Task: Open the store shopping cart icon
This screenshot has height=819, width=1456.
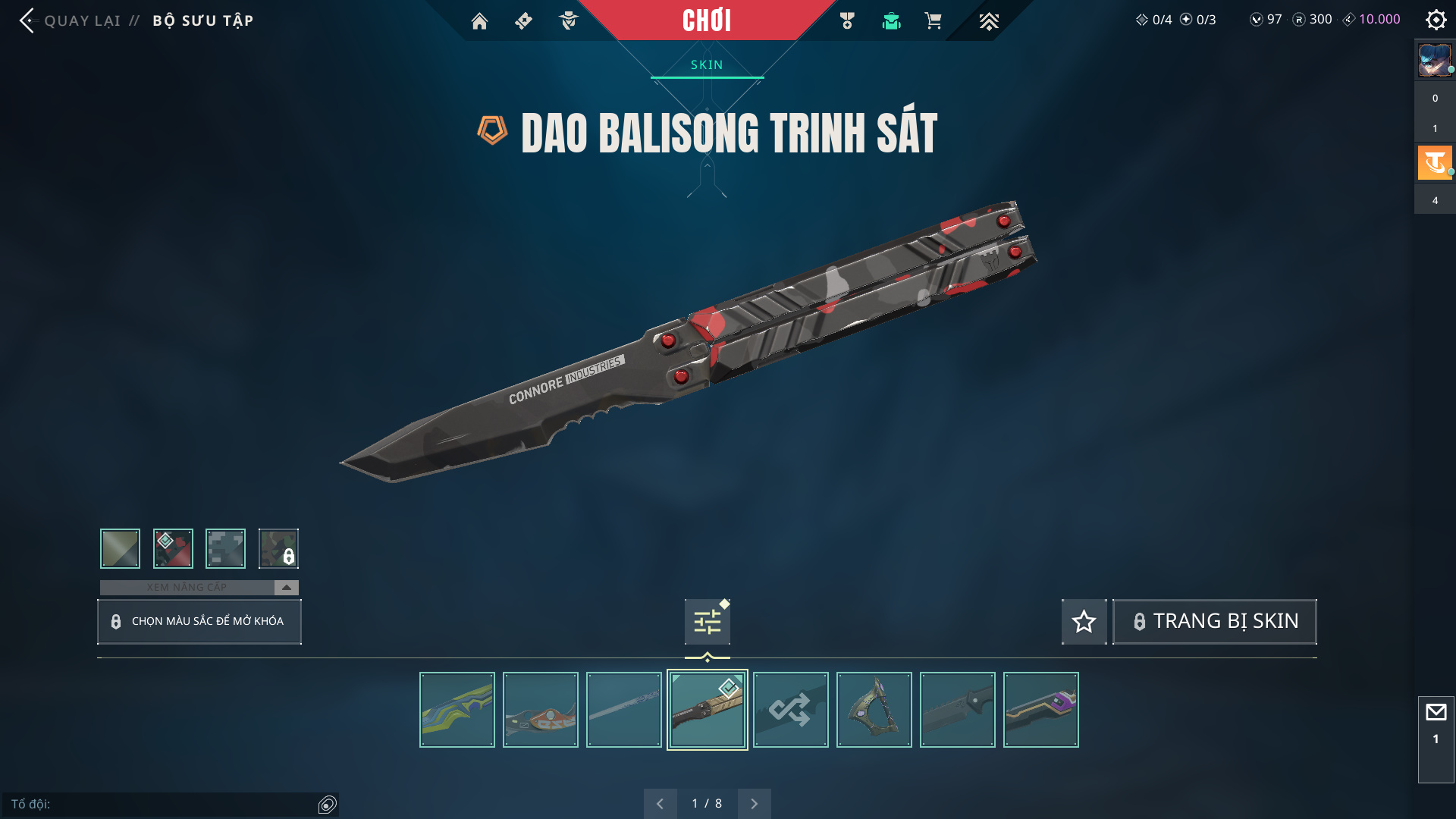Action: pos(933,21)
